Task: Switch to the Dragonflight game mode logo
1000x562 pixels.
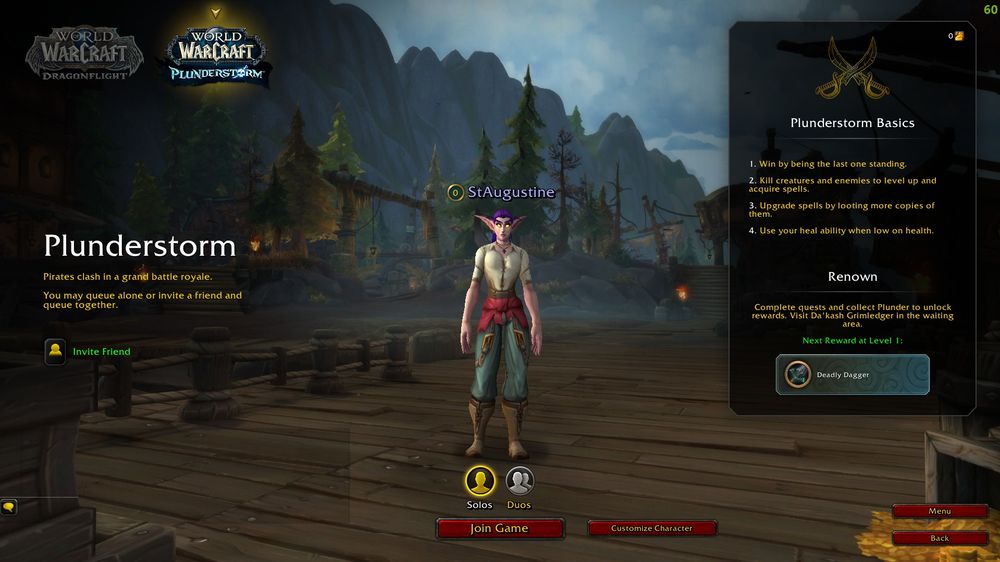Action: 84,53
